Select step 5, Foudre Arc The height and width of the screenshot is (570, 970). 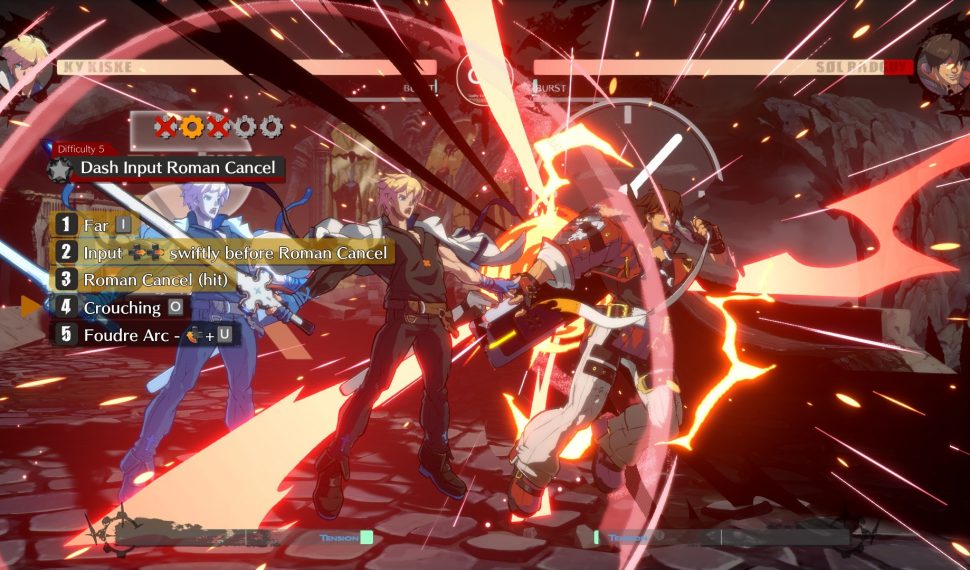click(x=147, y=335)
